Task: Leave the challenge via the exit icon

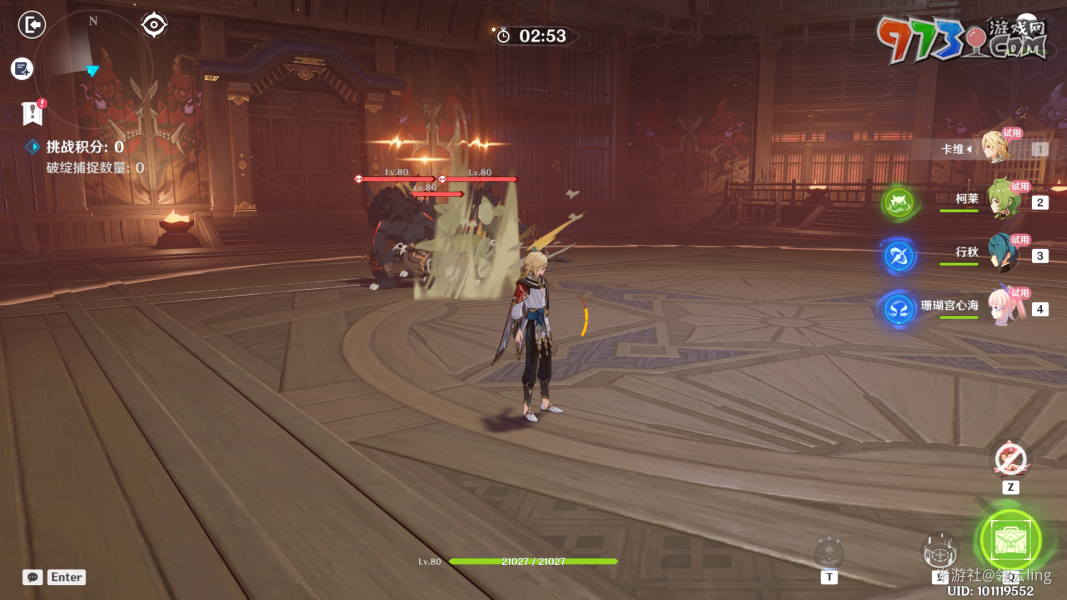Action: 32,24
